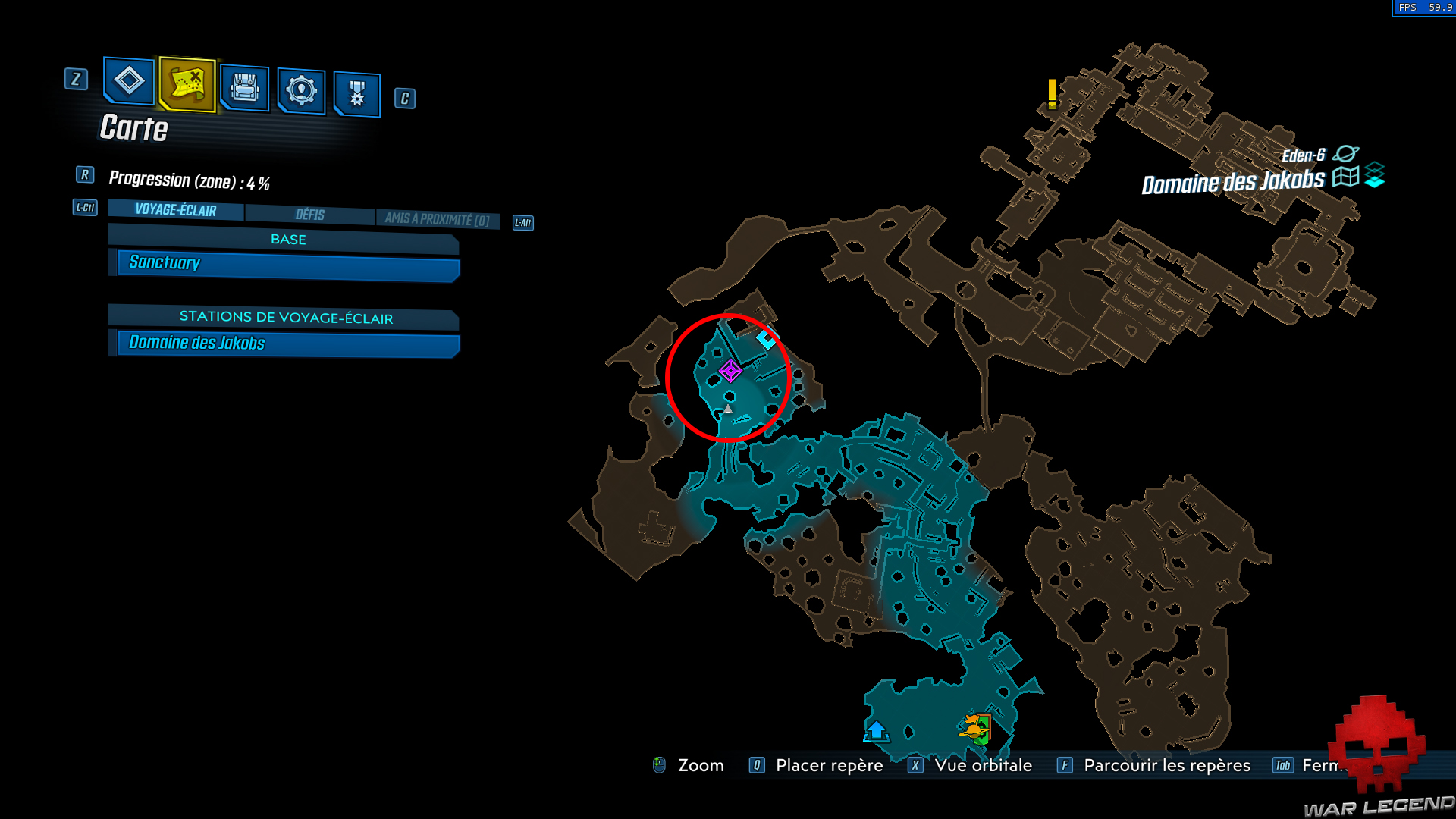
Task: Click the green vending machine icon near map bottom
Action: pyautogui.click(x=978, y=729)
